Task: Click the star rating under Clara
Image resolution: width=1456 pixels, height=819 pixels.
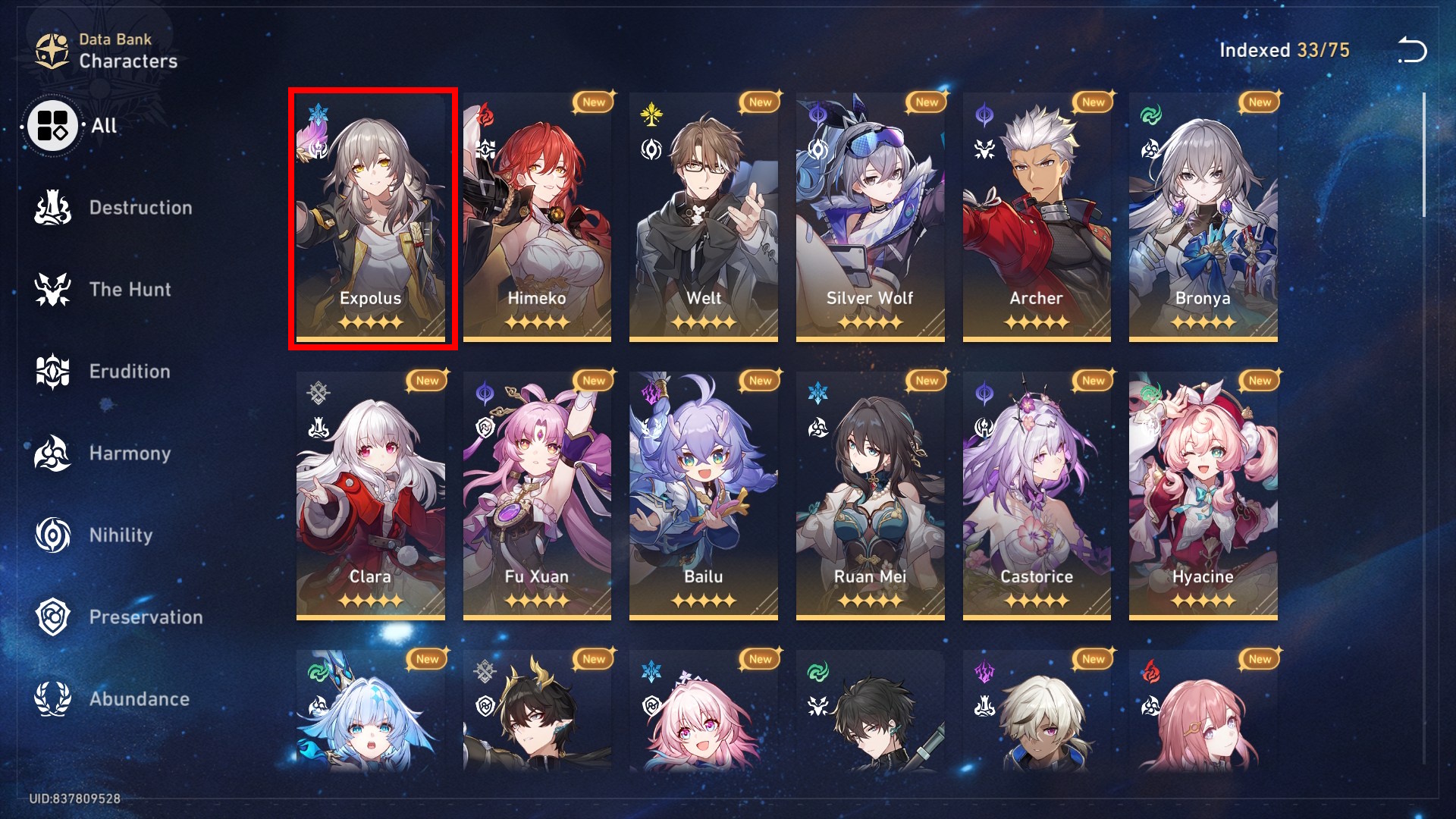Action: click(x=370, y=601)
